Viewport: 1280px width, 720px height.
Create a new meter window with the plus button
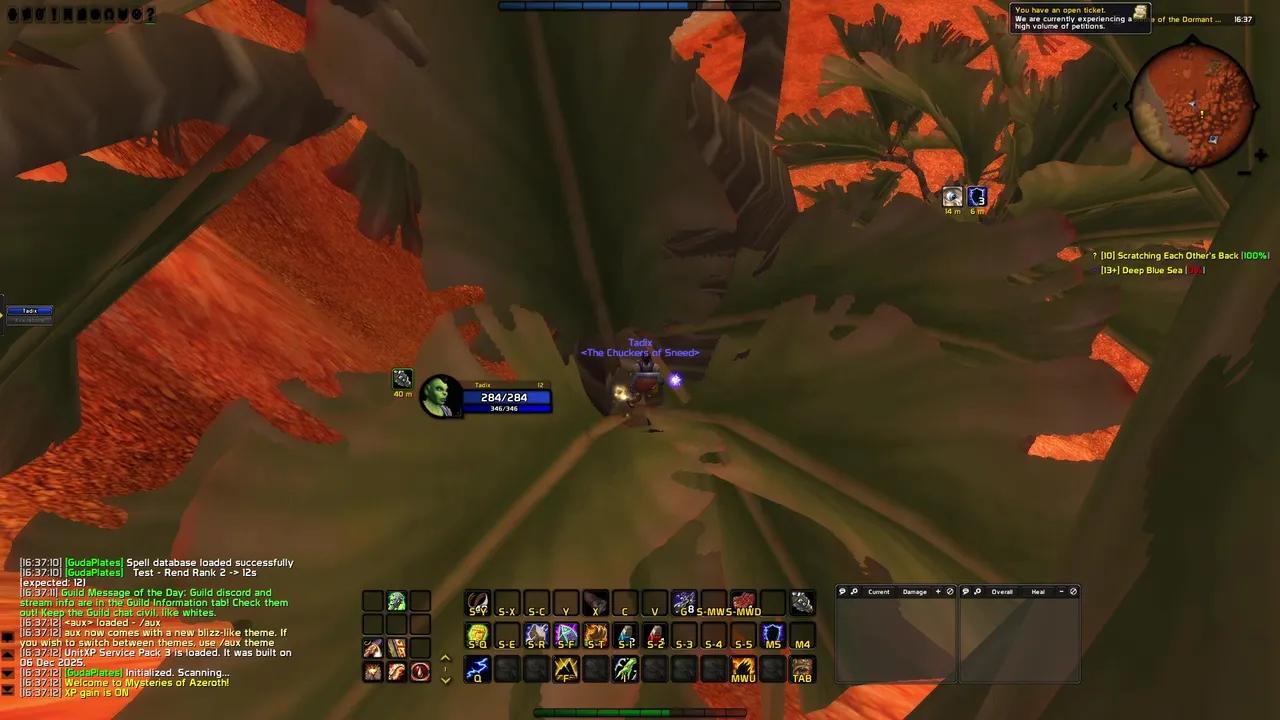point(938,592)
